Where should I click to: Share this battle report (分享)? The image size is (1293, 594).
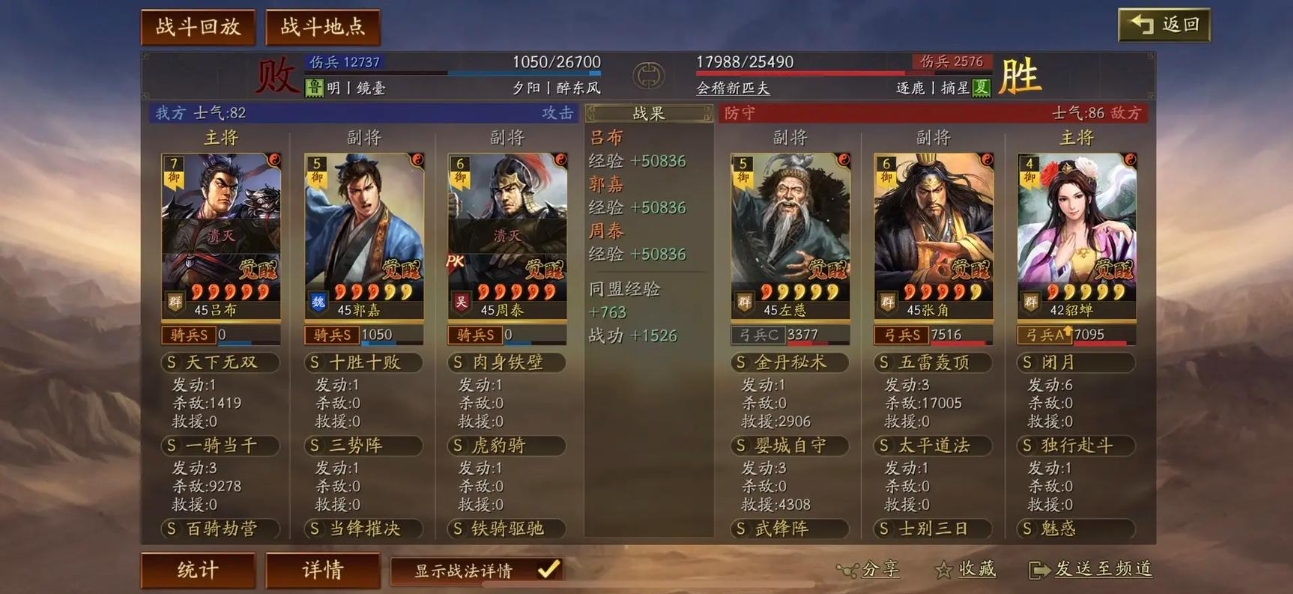[x=868, y=570]
